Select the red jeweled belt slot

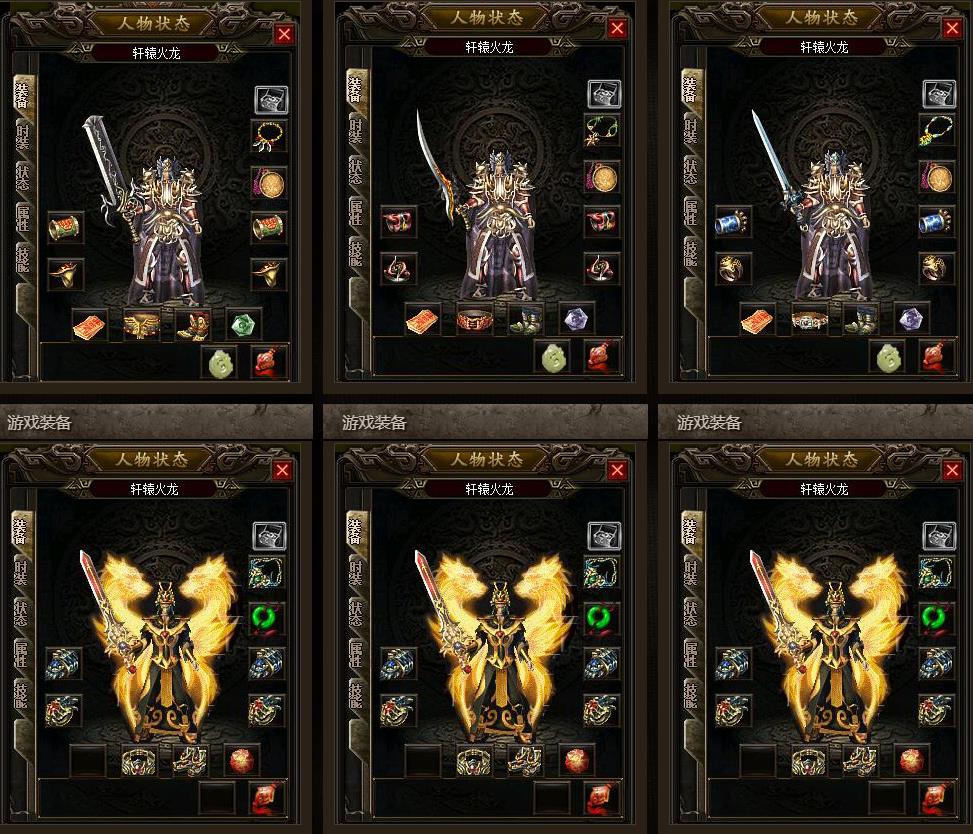[474, 320]
